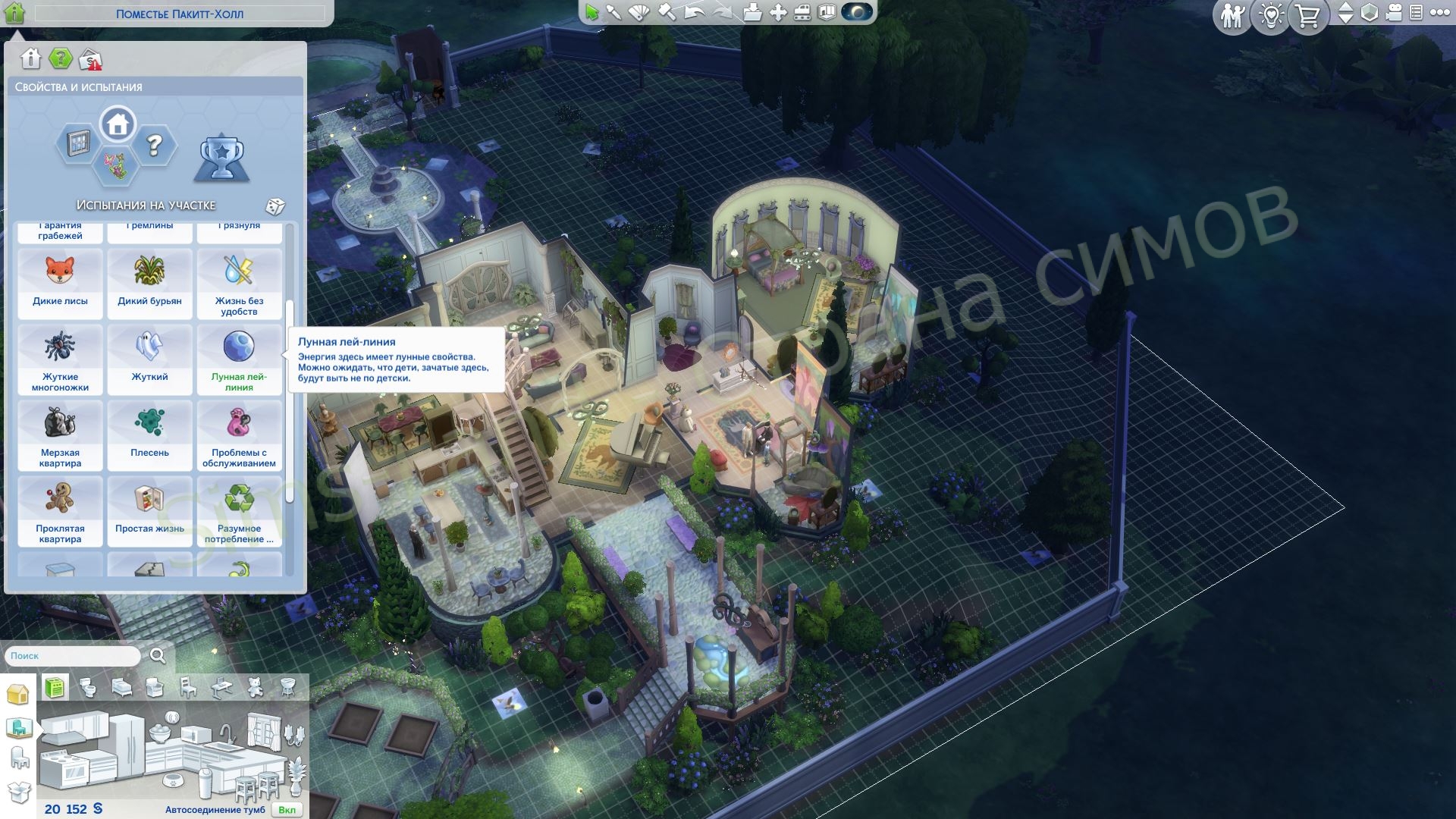This screenshot has height=819, width=1456.
Task: Click the dice randomize challenges button
Action: (x=275, y=206)
